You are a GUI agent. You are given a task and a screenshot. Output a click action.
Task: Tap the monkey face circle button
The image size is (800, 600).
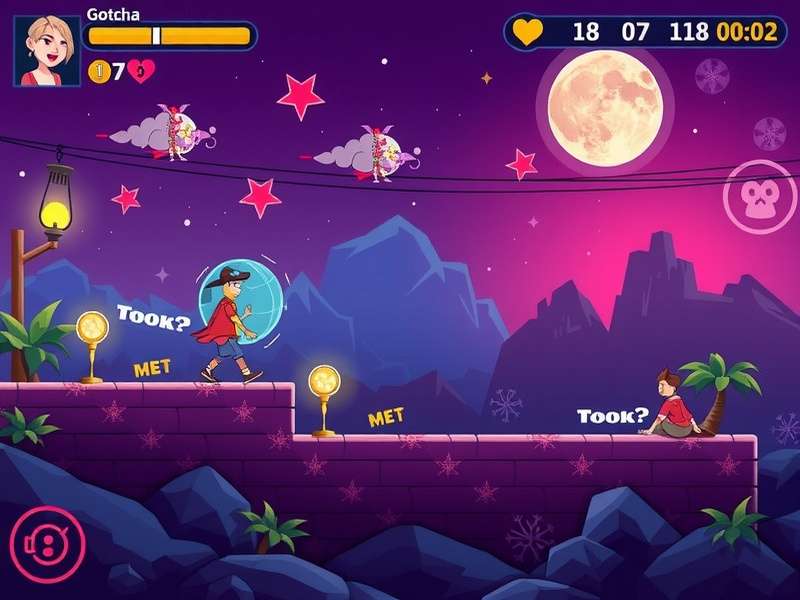pyautogui.click(x=760, y=197)
